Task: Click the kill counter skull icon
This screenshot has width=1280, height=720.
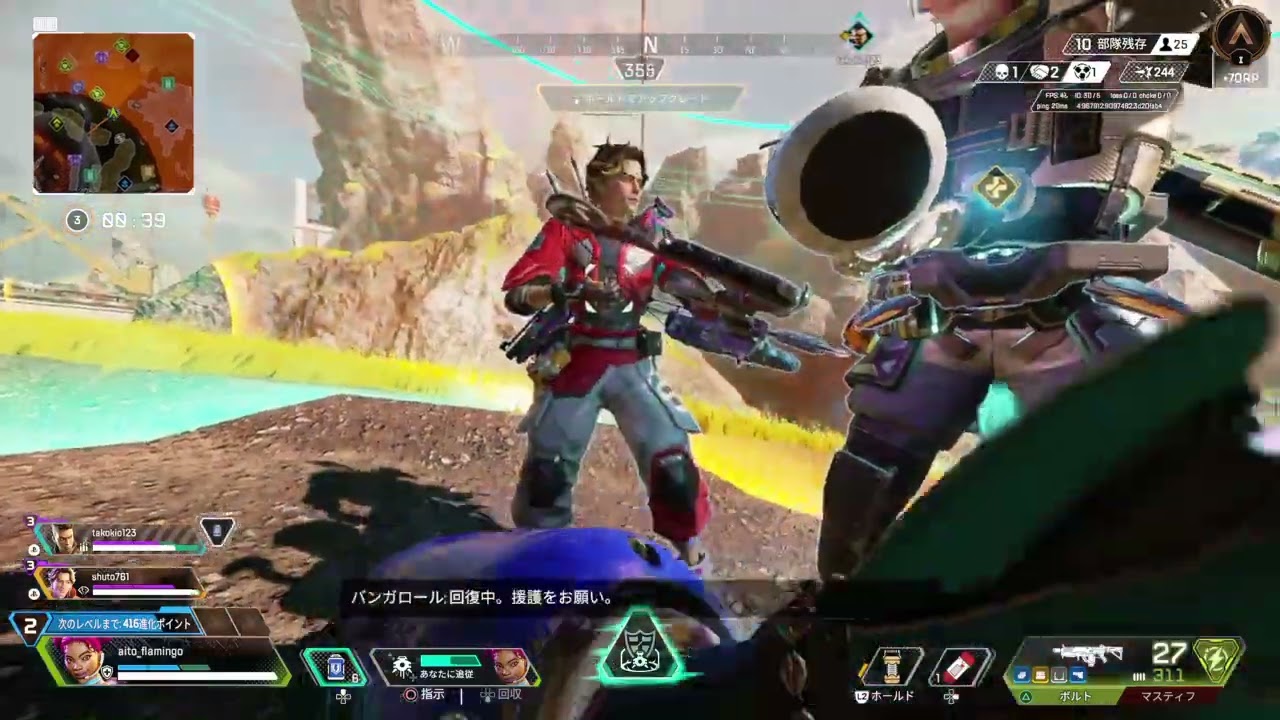Action: click(1003, 72)
